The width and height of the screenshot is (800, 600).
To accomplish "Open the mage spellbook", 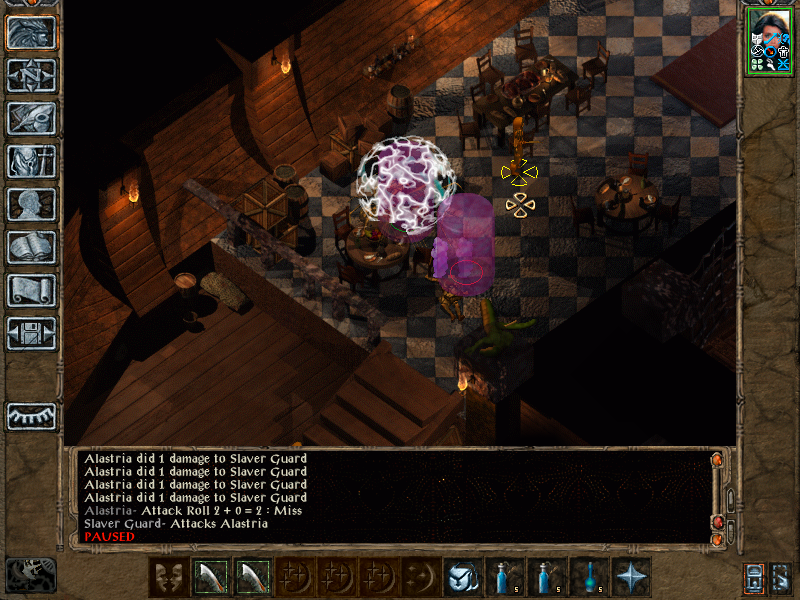I will tap(32, 247).
